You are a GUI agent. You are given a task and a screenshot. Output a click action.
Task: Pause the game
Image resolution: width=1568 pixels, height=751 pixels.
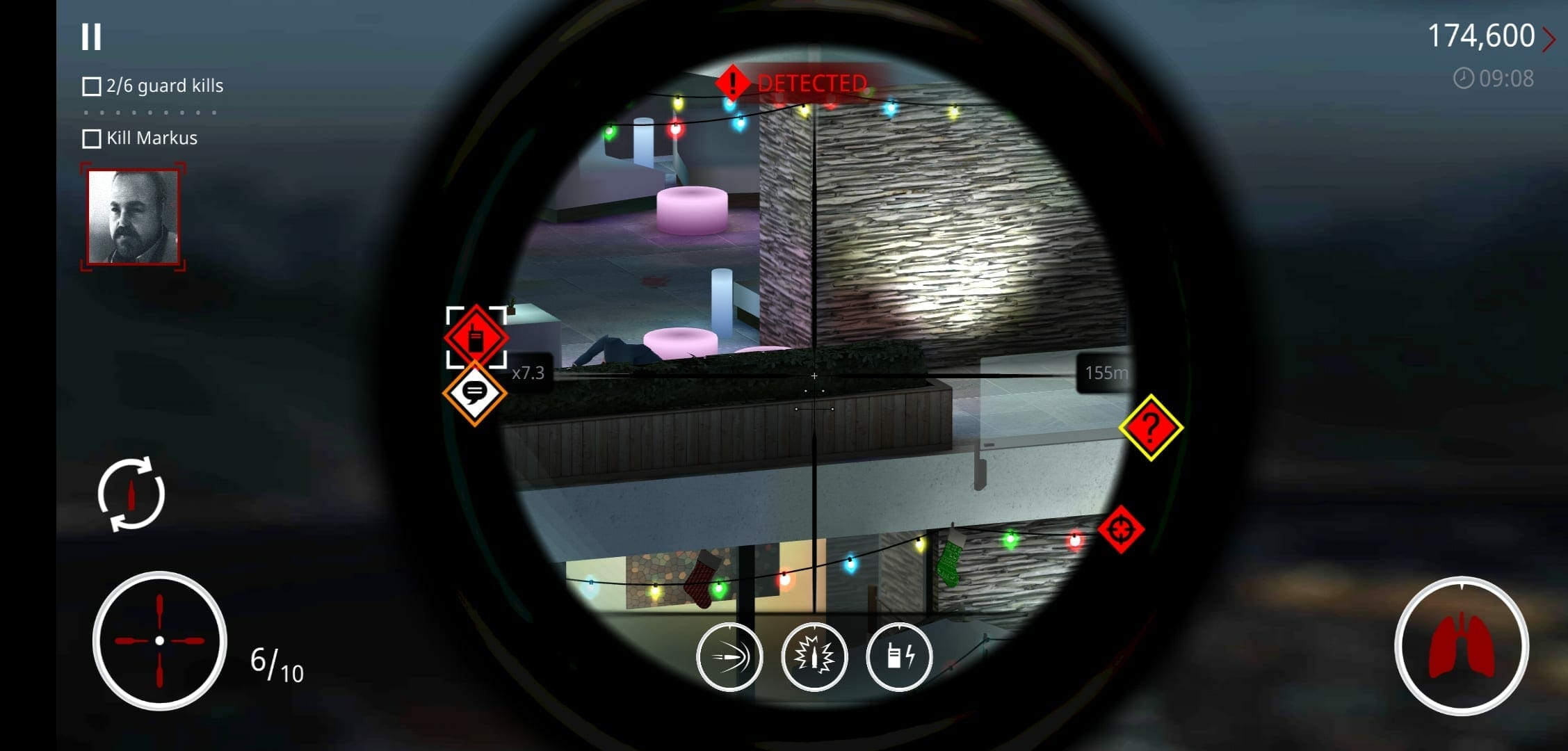[x=91, y=37]
